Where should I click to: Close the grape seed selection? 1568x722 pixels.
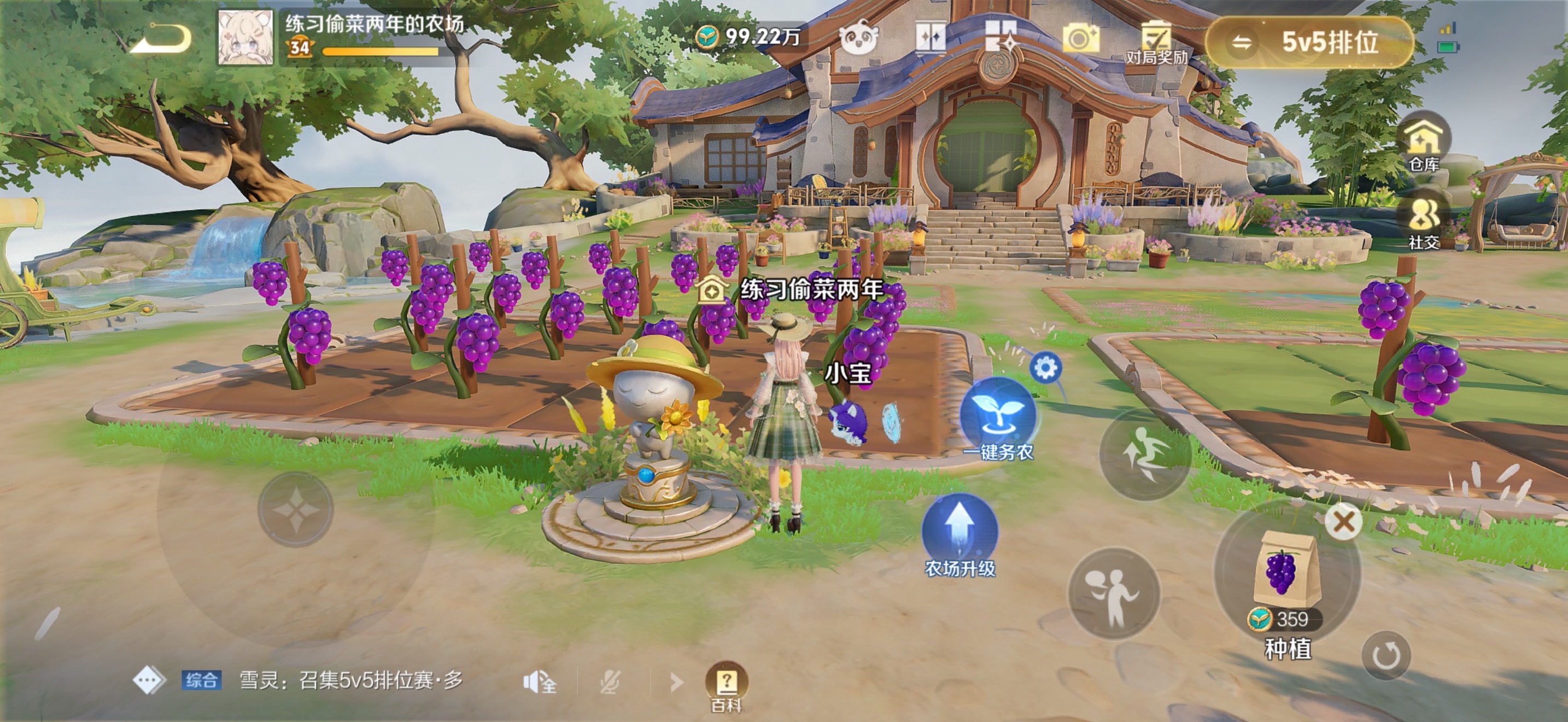pos(1343,521)
